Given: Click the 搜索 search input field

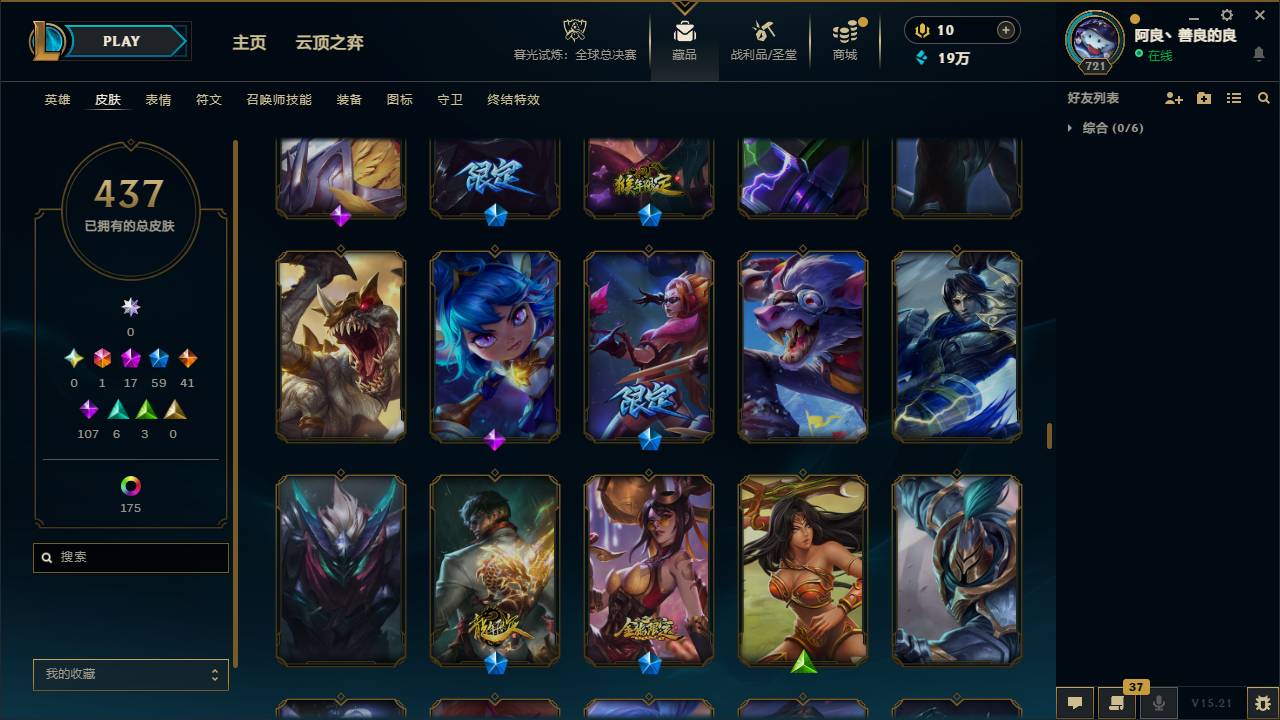Looking at the screenshot, I should [130, 558].
